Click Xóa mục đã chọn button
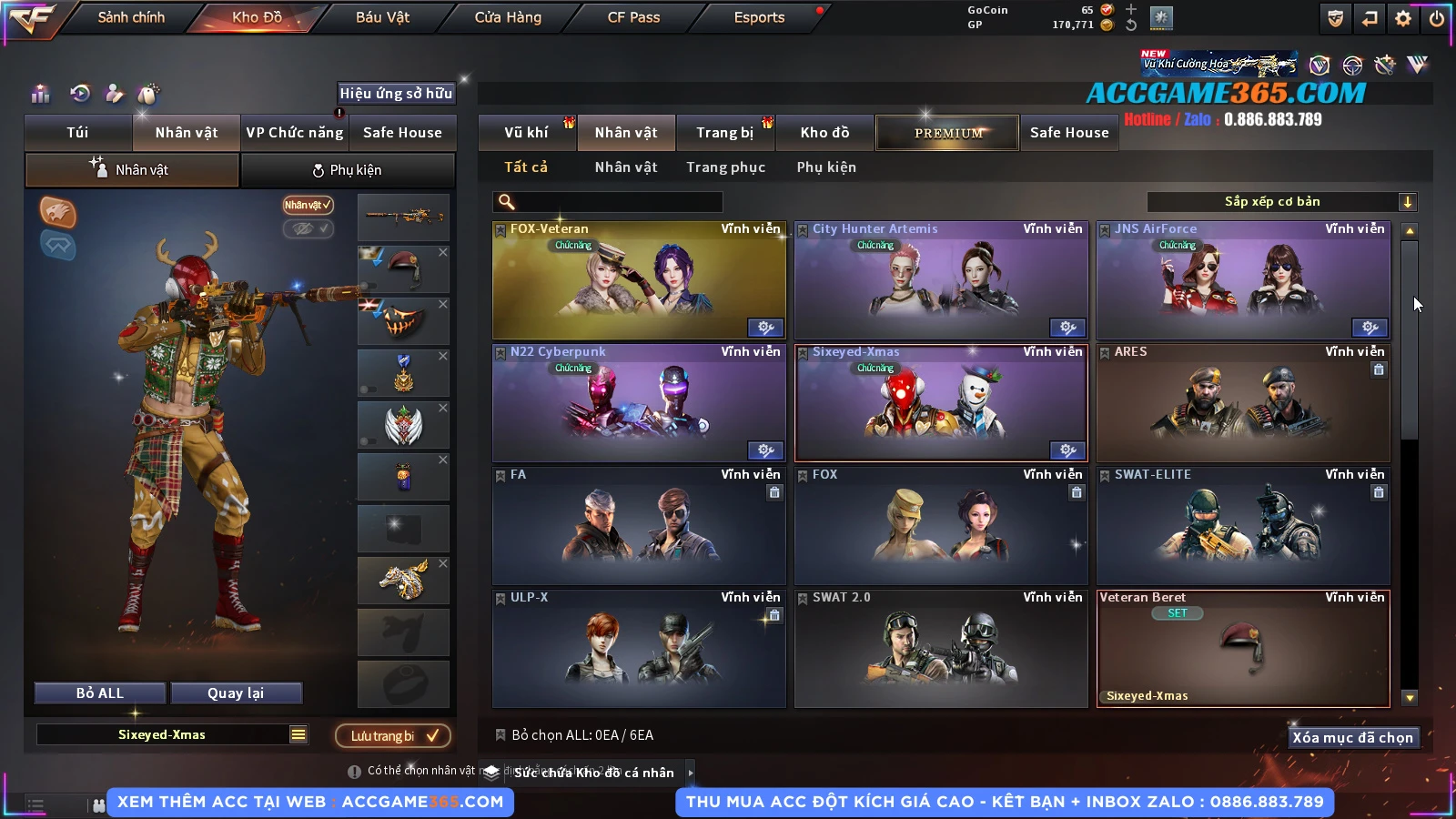The image size is (1456, 819). click(1352, 737)
